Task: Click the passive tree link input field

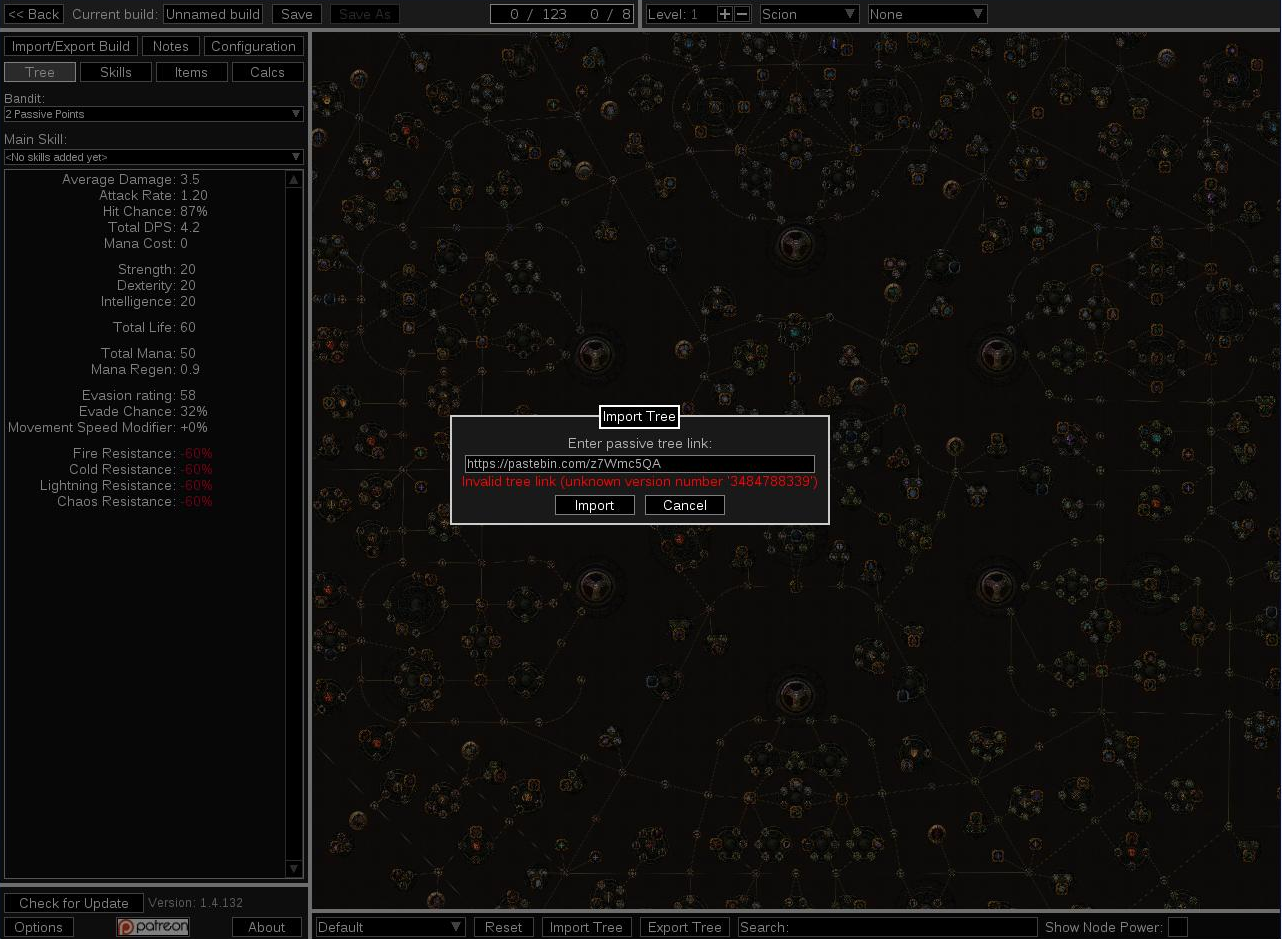Action: coord(639,463)
